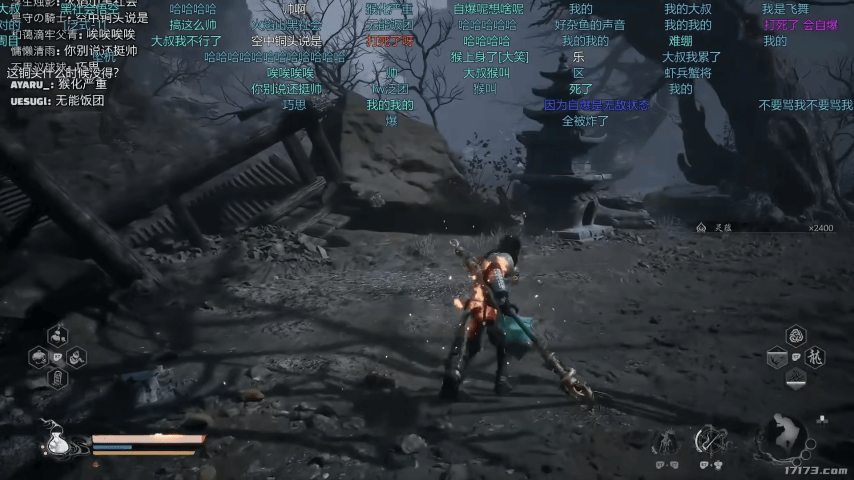Select the top medicine bottle quick-item slot
This screenshot has height=480, width=854.
(x=57, y=335)
